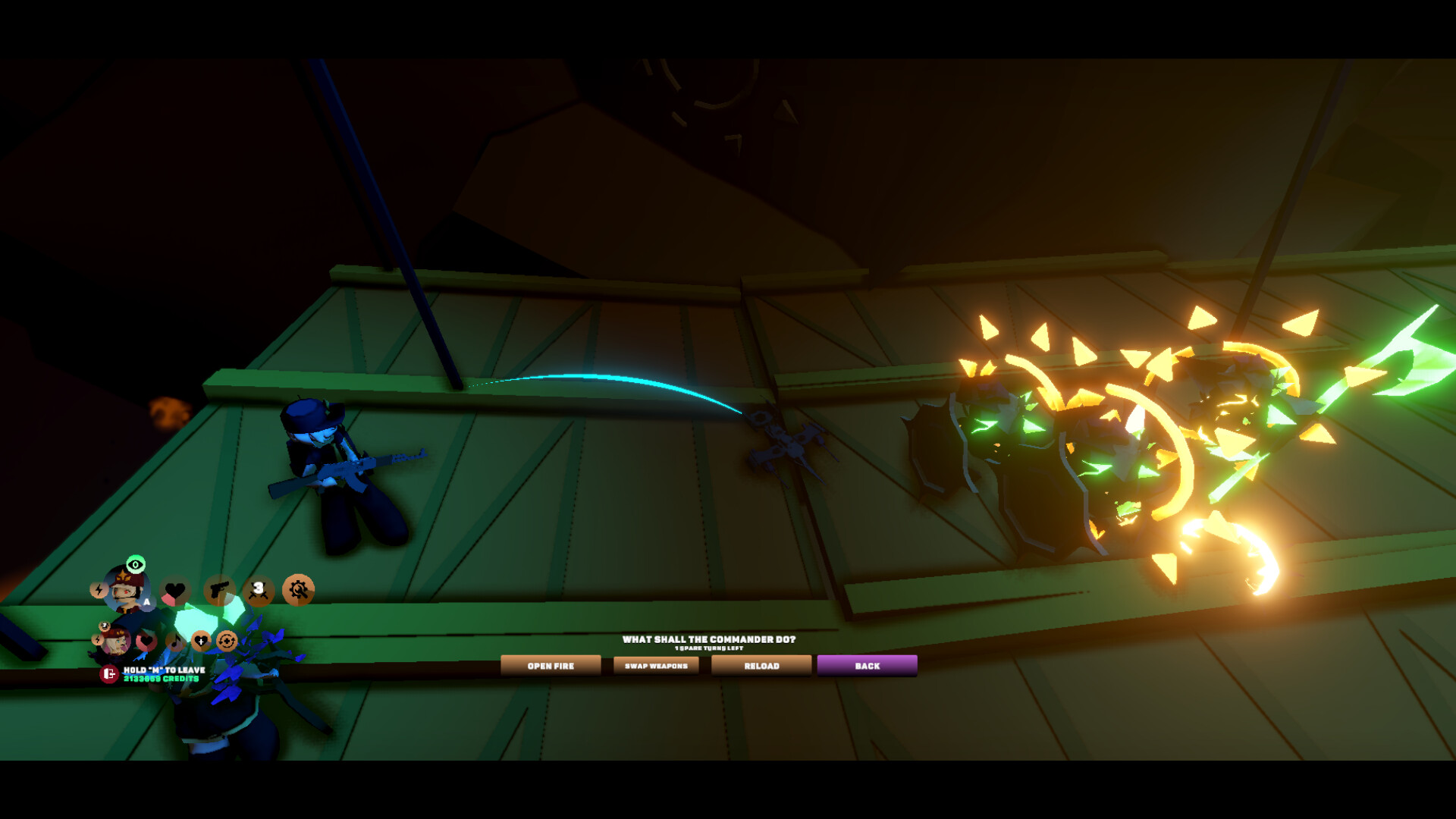Select the blonde ally portrait
This screenshot has width=1456, height=819.
[116, 642]
